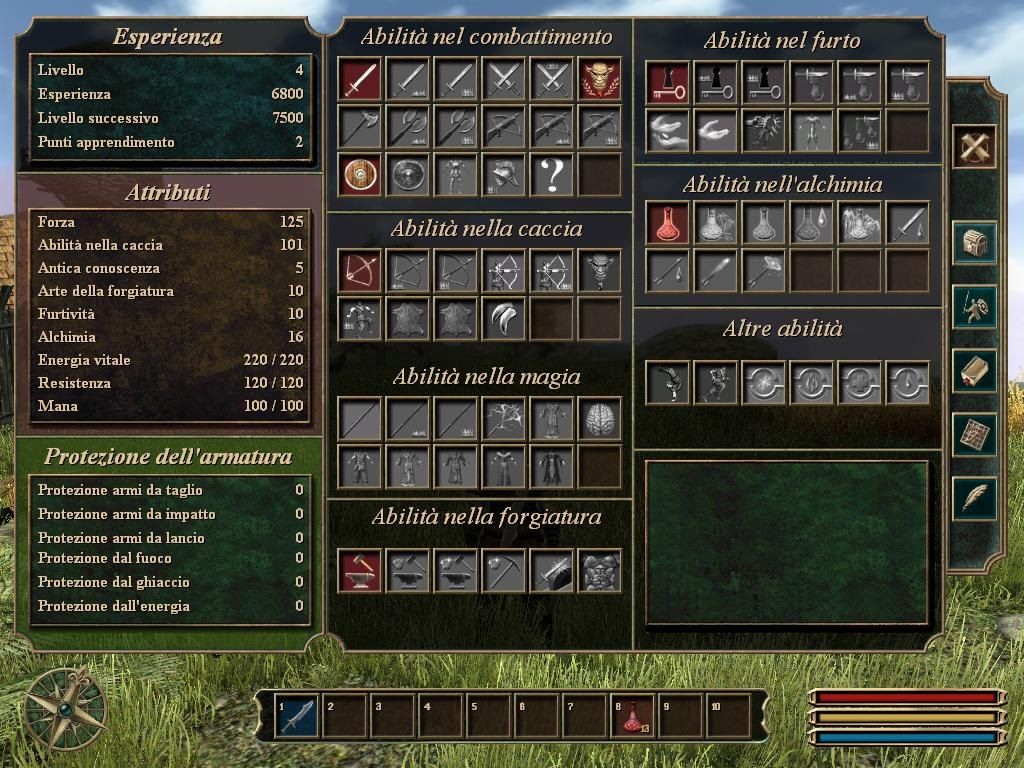Show the world map tab
This screenshot has width=1024, height=768.
pos(975,435)
